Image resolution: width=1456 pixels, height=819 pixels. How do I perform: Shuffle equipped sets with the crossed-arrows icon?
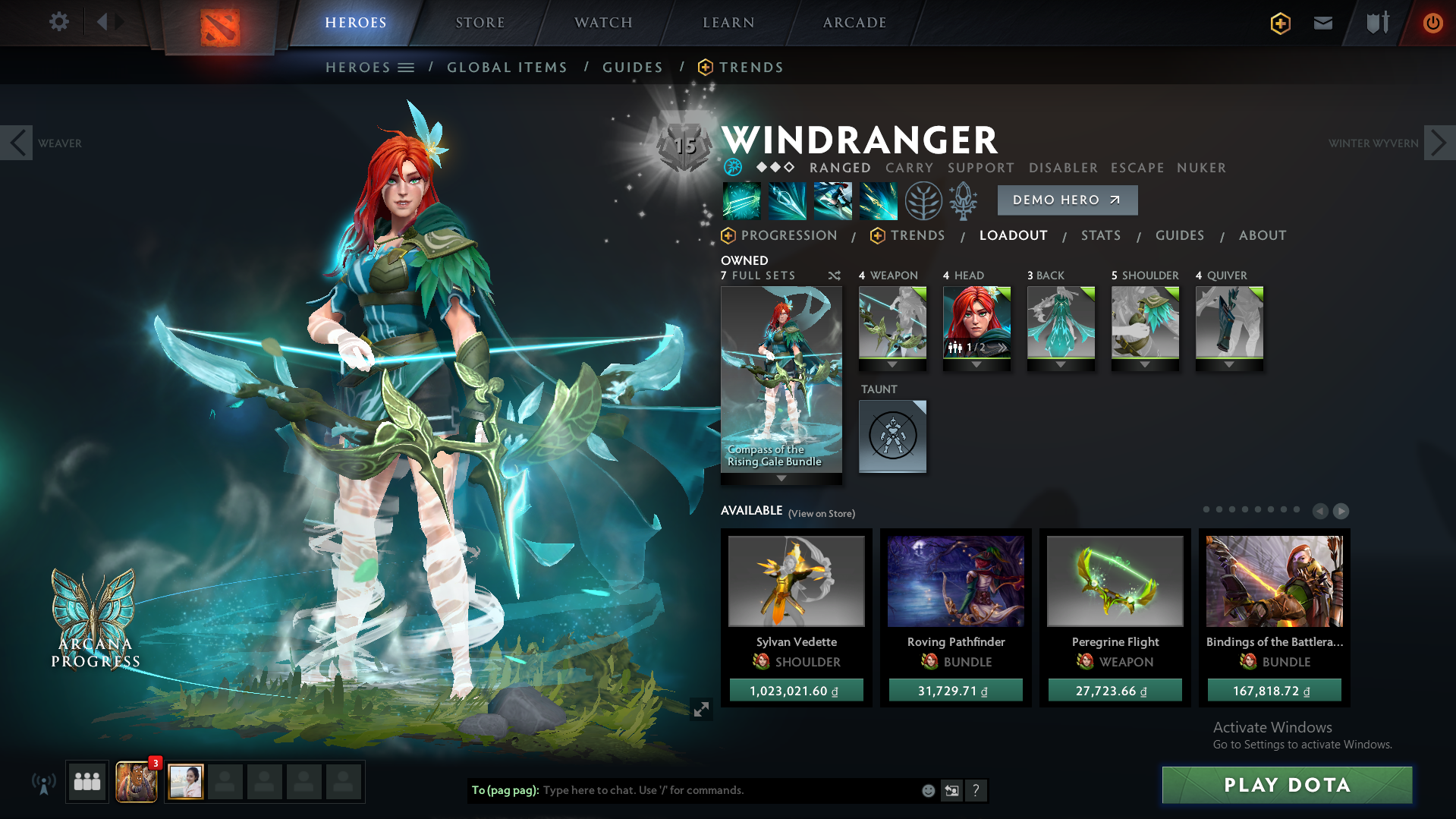pyautogui.click(x=833, y=276)
